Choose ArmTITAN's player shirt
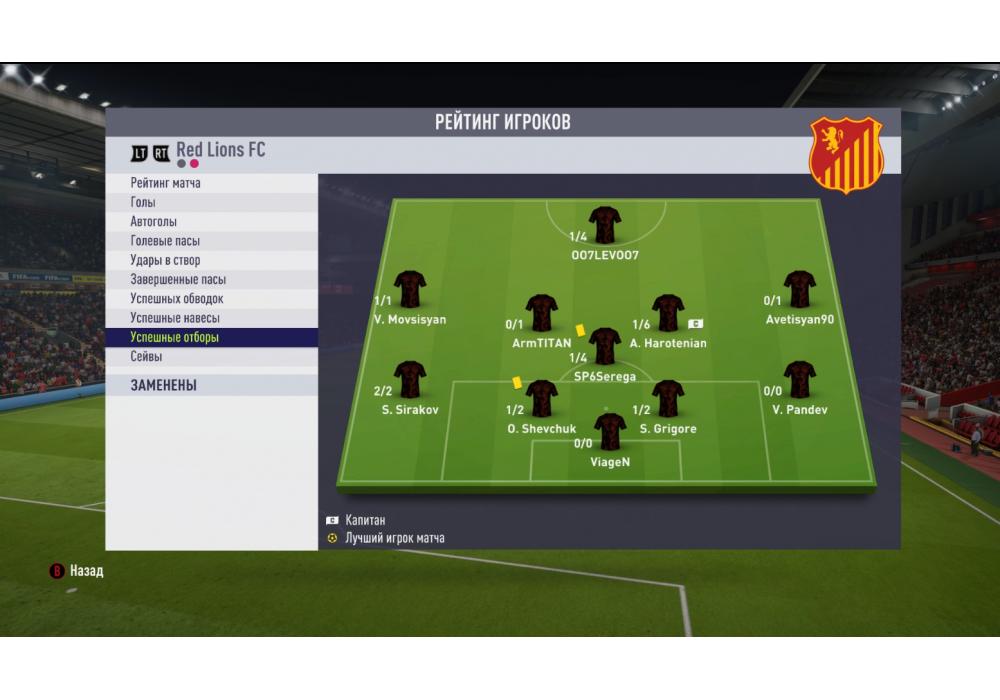 click(542, 312)
